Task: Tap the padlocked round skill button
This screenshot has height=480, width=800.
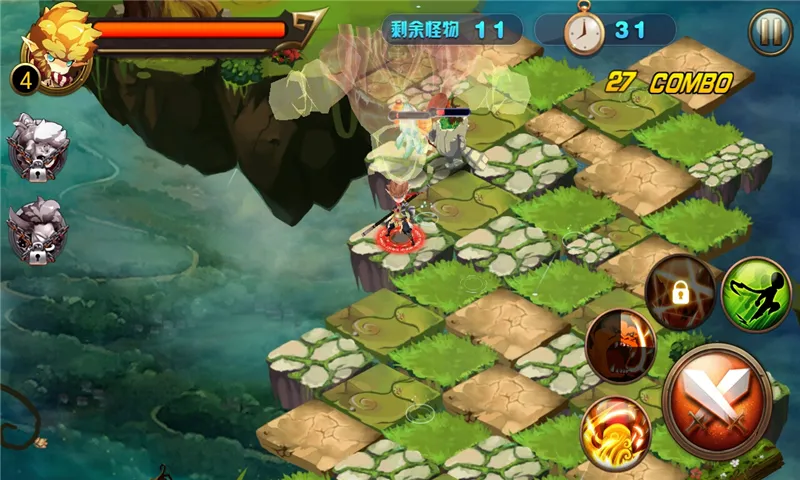Action: click(x=680, y=289)
